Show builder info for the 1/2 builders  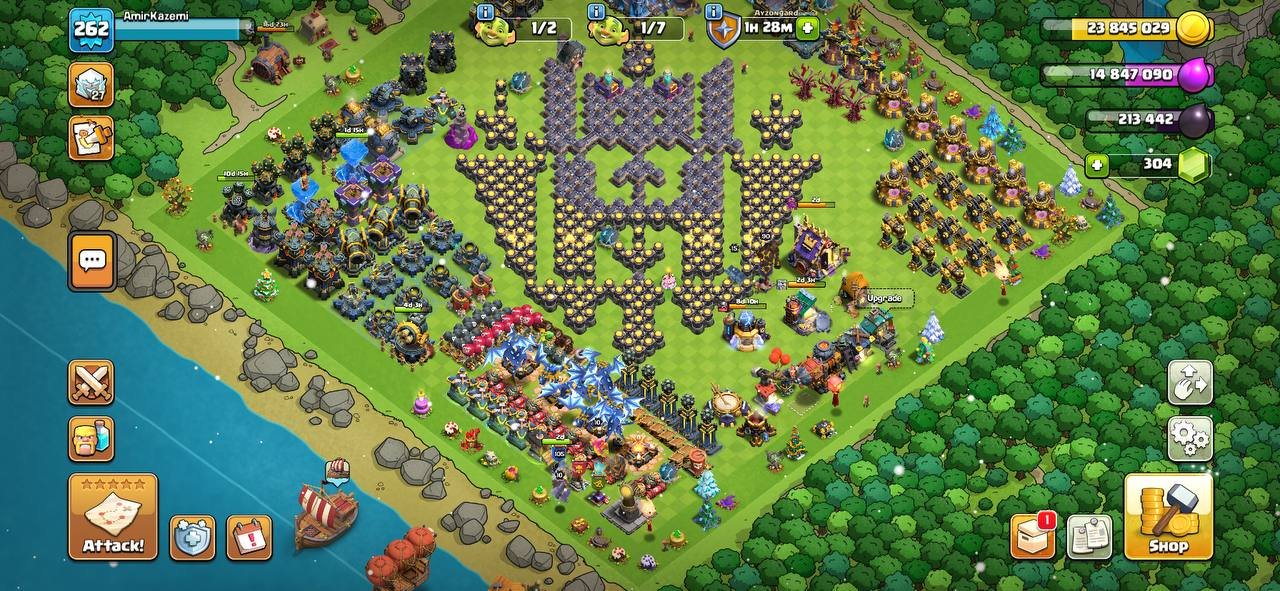486,12
